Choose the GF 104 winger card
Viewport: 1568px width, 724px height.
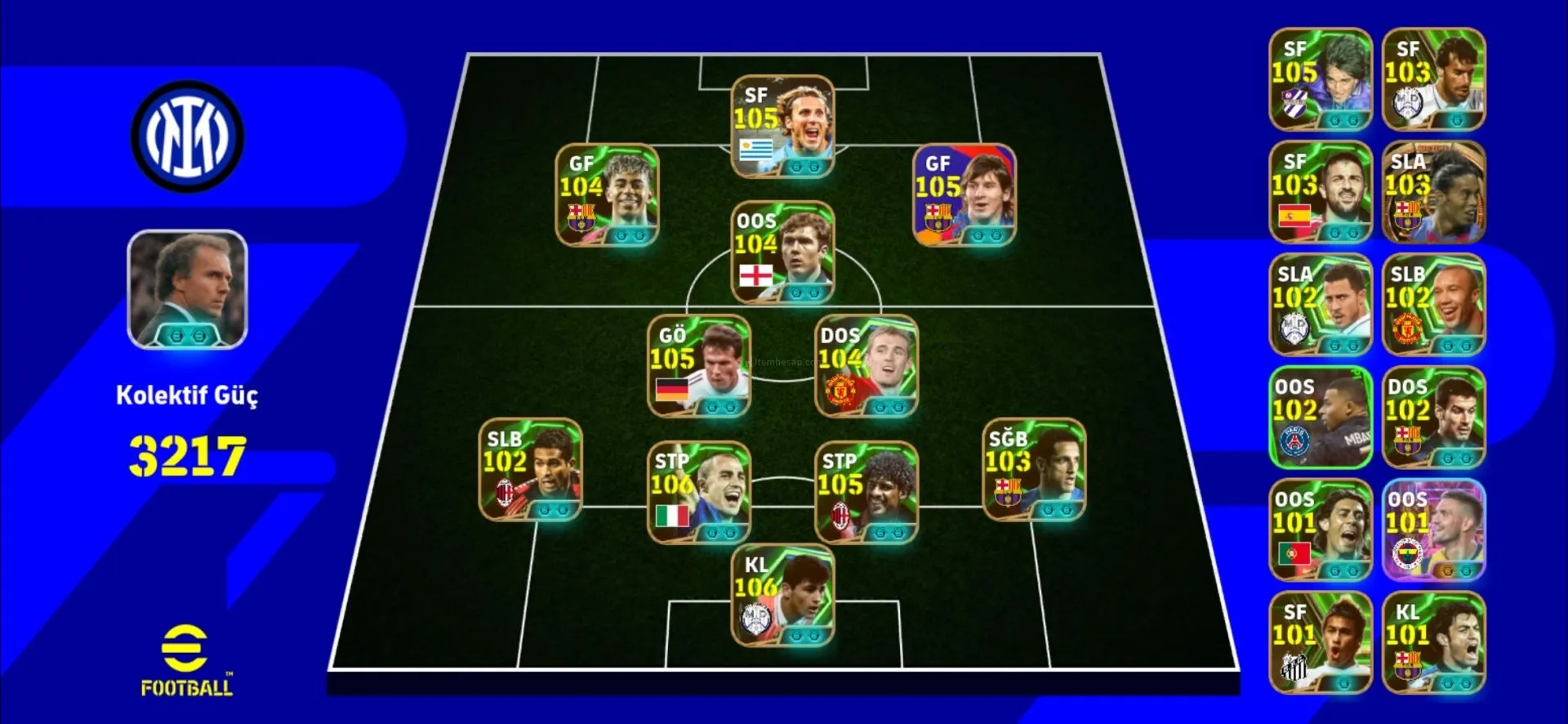pyautogui.click(x=607, y=195)
